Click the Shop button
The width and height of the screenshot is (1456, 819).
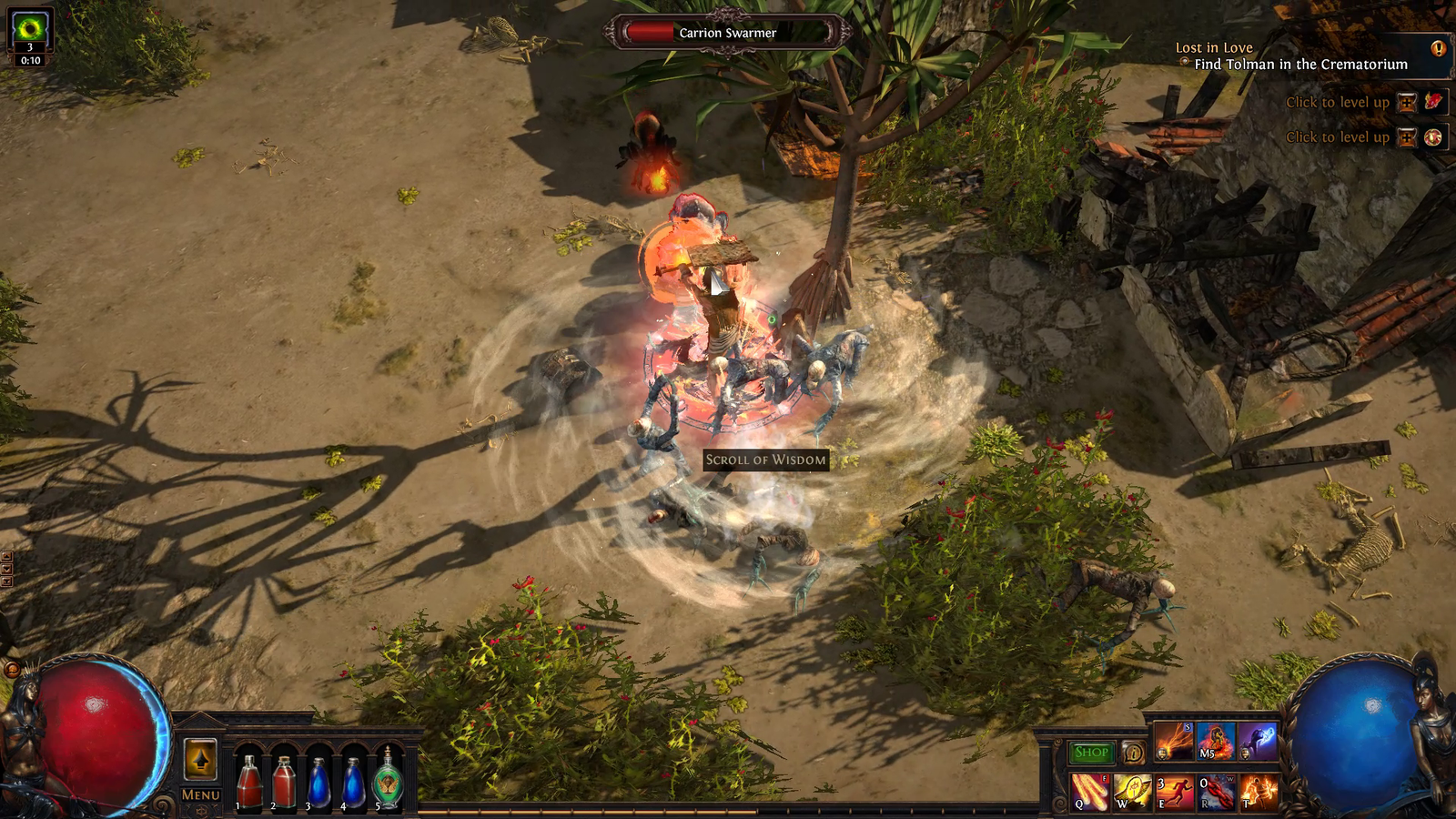click(1093, 753)
